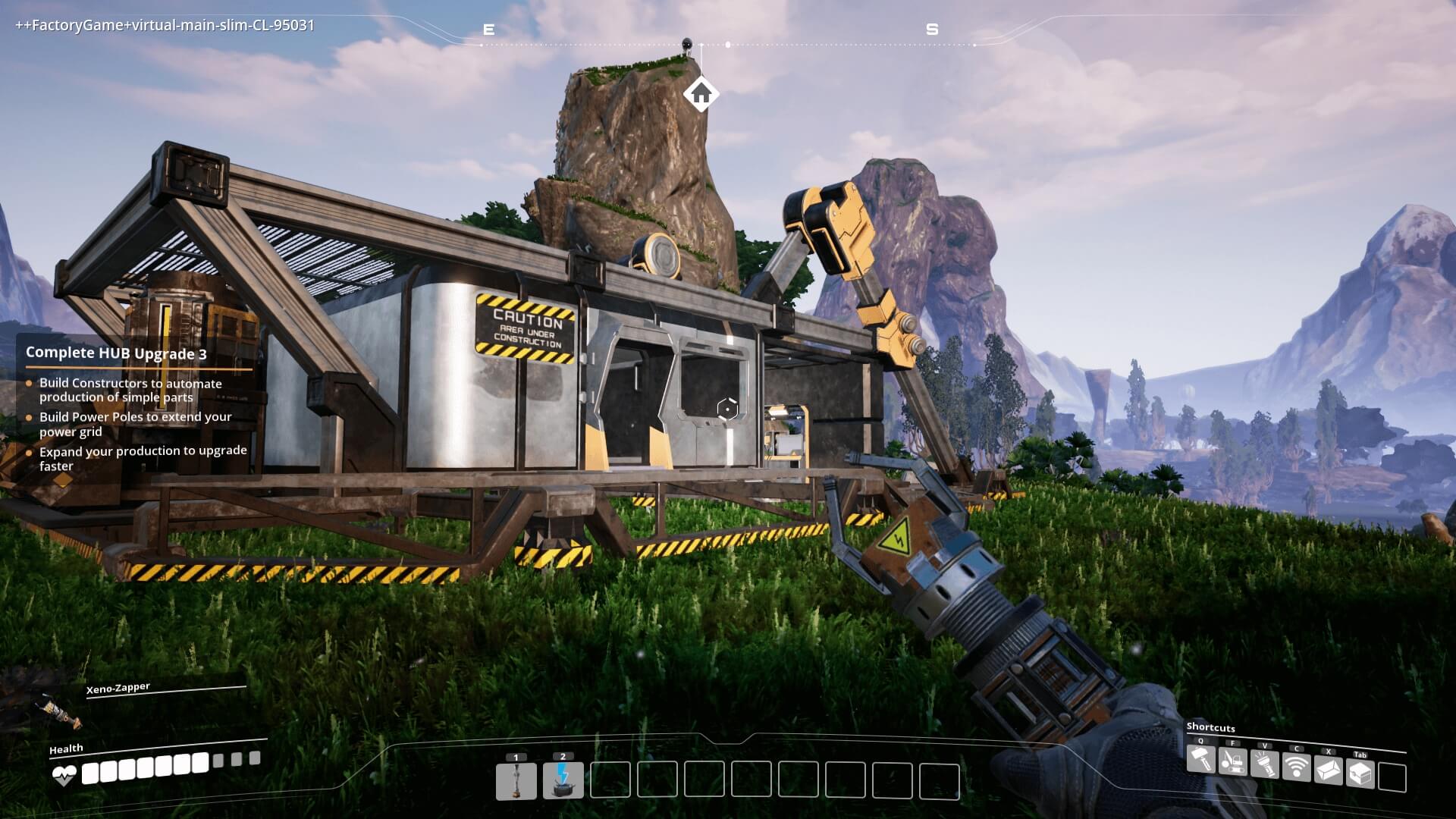1456x819 pixels.
Task: Select the power line lightning bolt slot
Action: 563,781
